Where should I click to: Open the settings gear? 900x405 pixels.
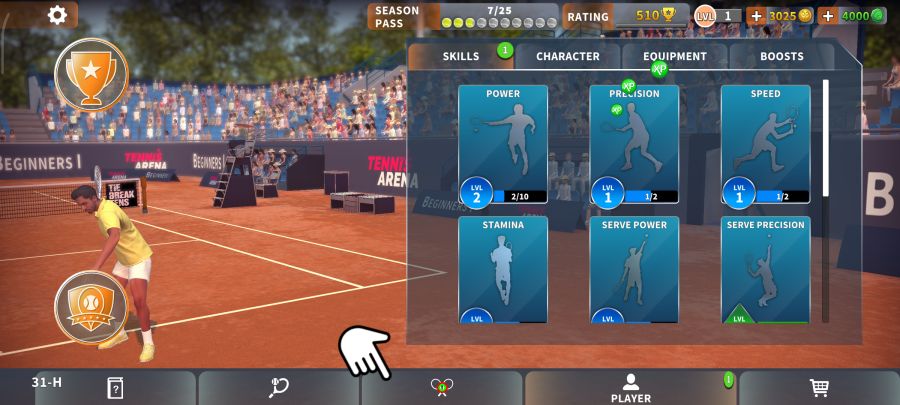point(58,15)
